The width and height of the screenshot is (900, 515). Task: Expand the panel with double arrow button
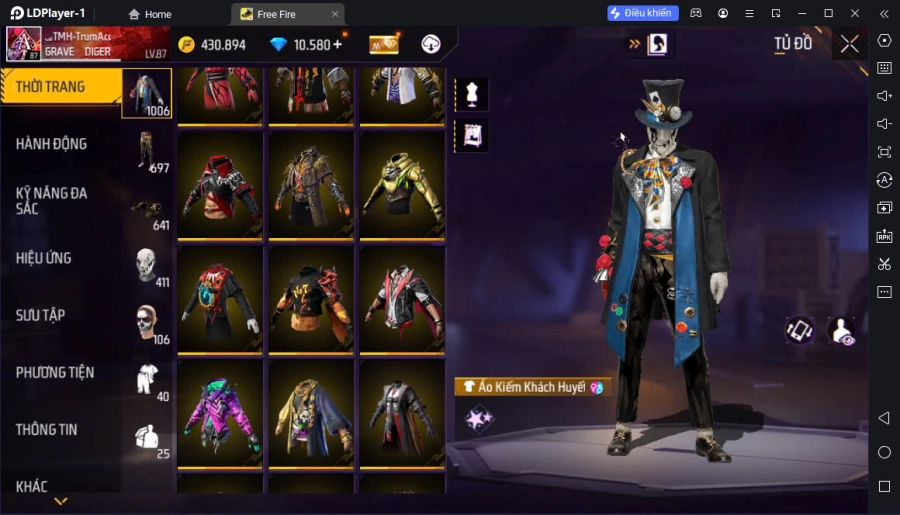point(634,44)
